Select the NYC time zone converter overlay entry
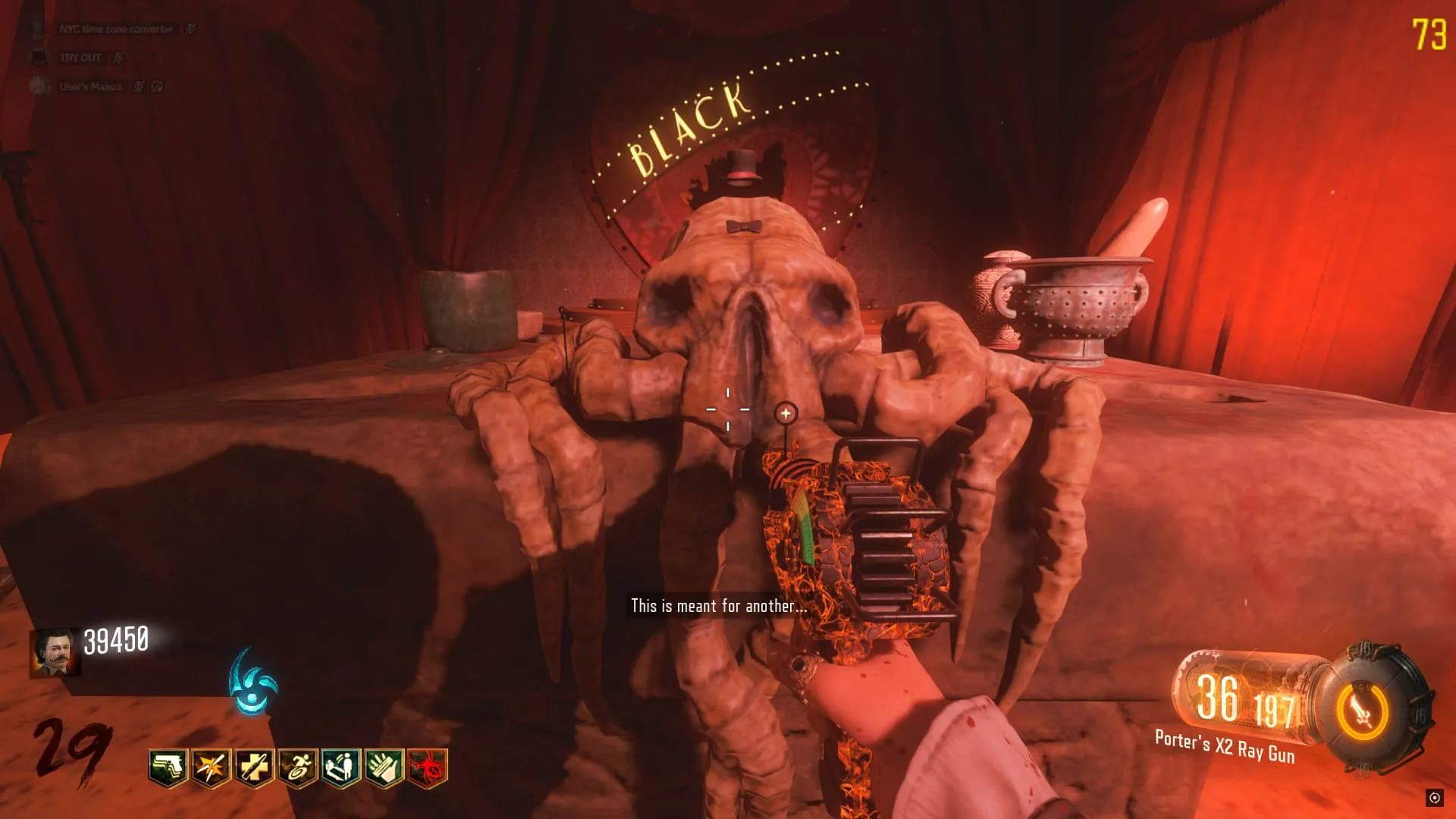Viewport: 1456px width, 819px height. 115,29
